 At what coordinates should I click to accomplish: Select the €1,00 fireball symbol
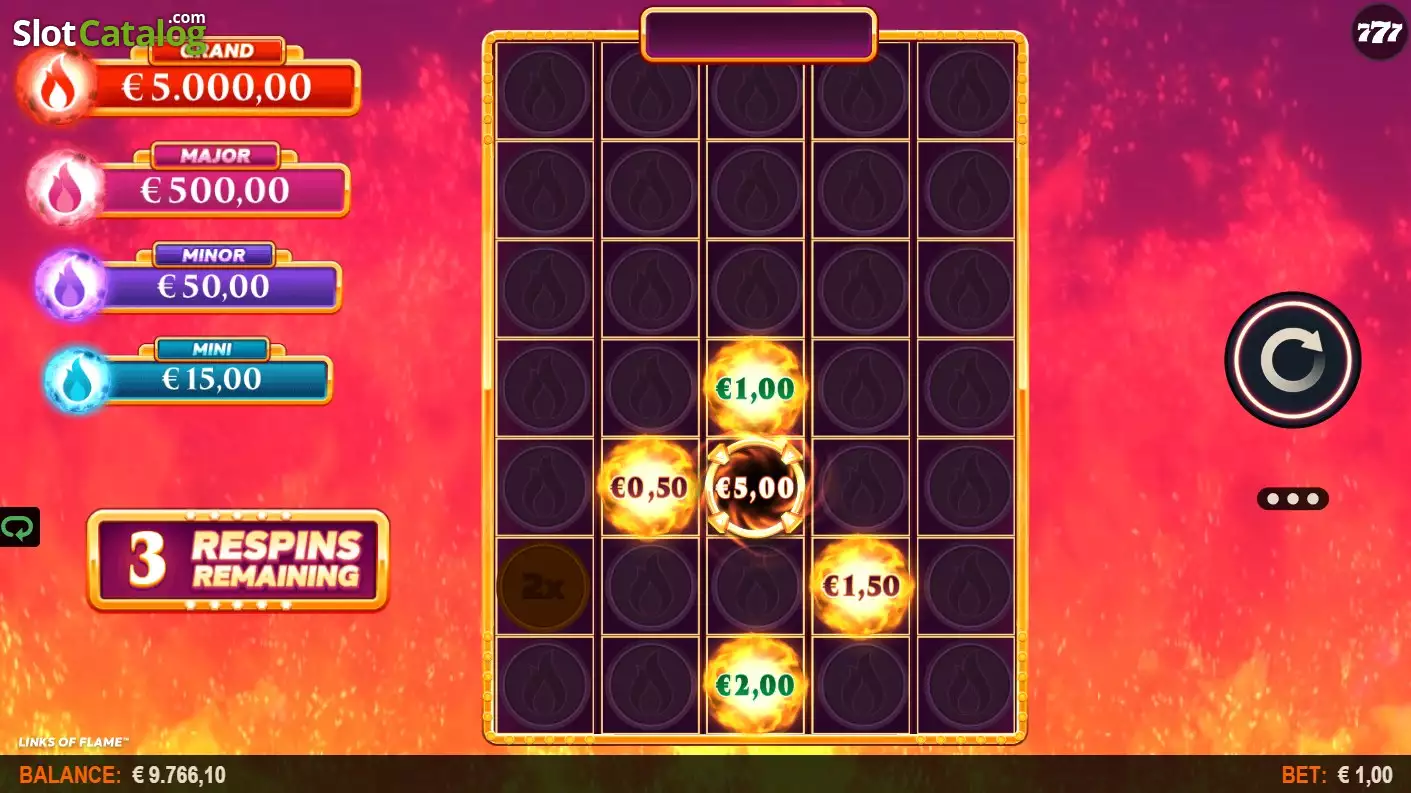point(755,388)
